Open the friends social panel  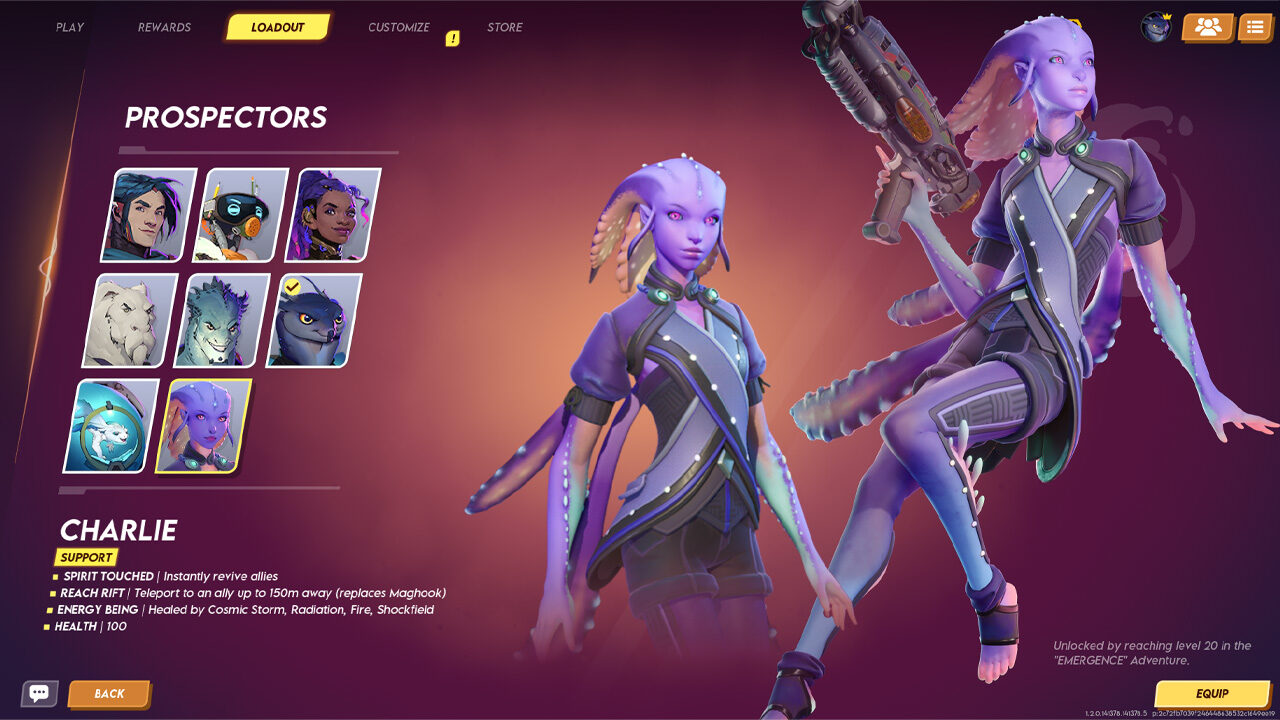[1205, 27]
